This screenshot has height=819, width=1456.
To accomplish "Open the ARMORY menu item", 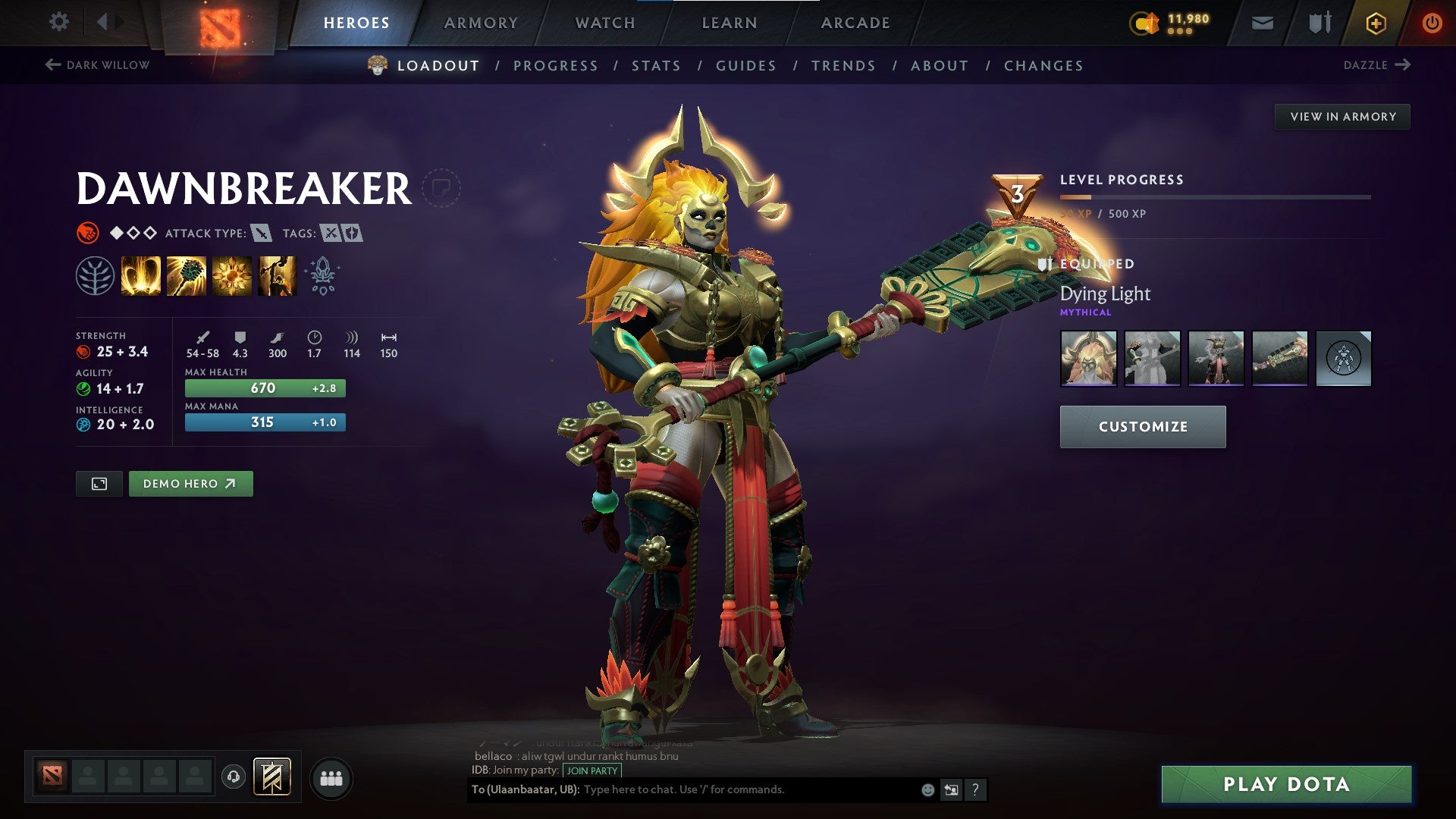I will pyautogui.click(x=482, y=23).
